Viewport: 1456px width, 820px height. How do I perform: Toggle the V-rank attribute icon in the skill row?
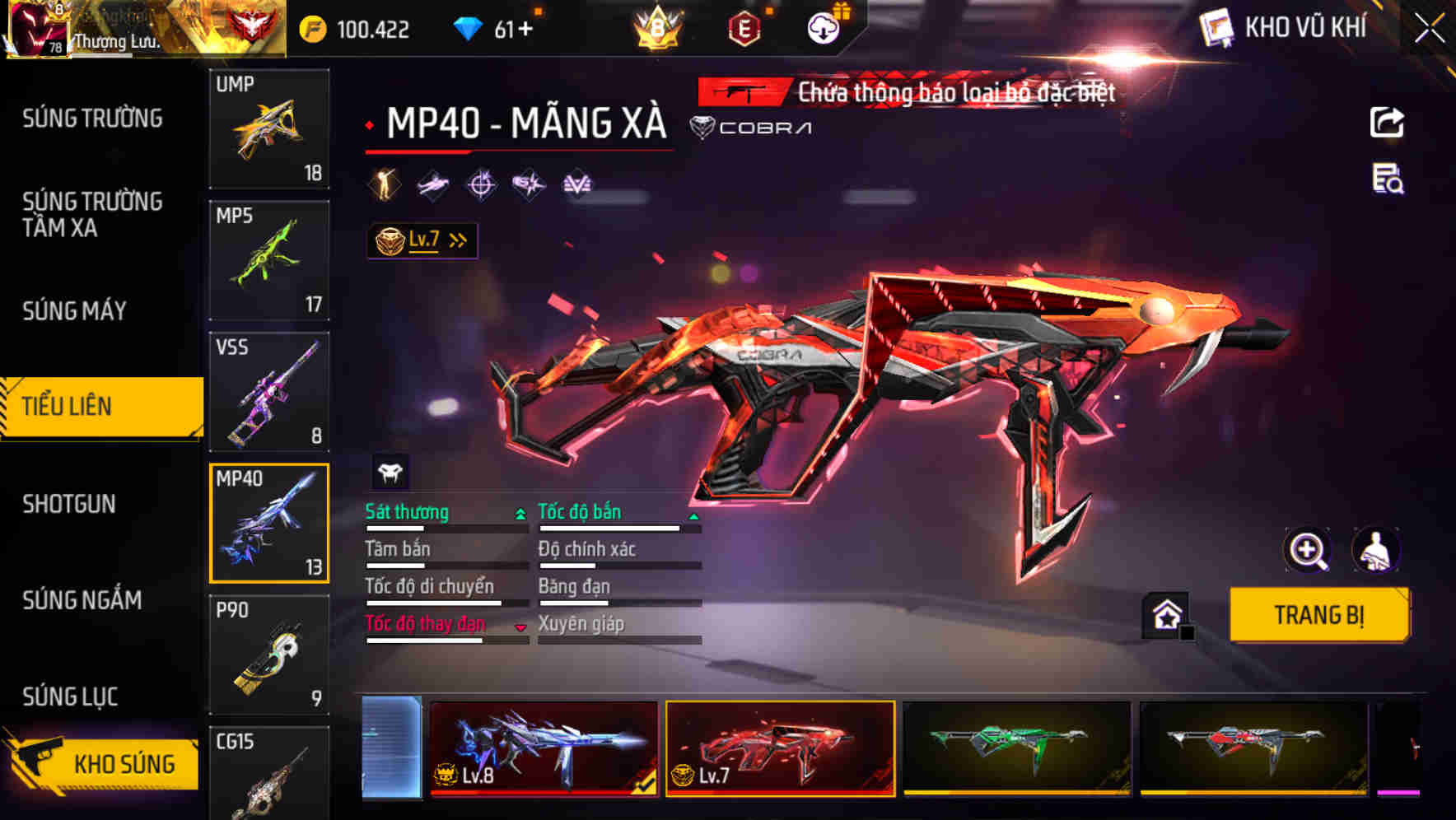tap(579, 184)
